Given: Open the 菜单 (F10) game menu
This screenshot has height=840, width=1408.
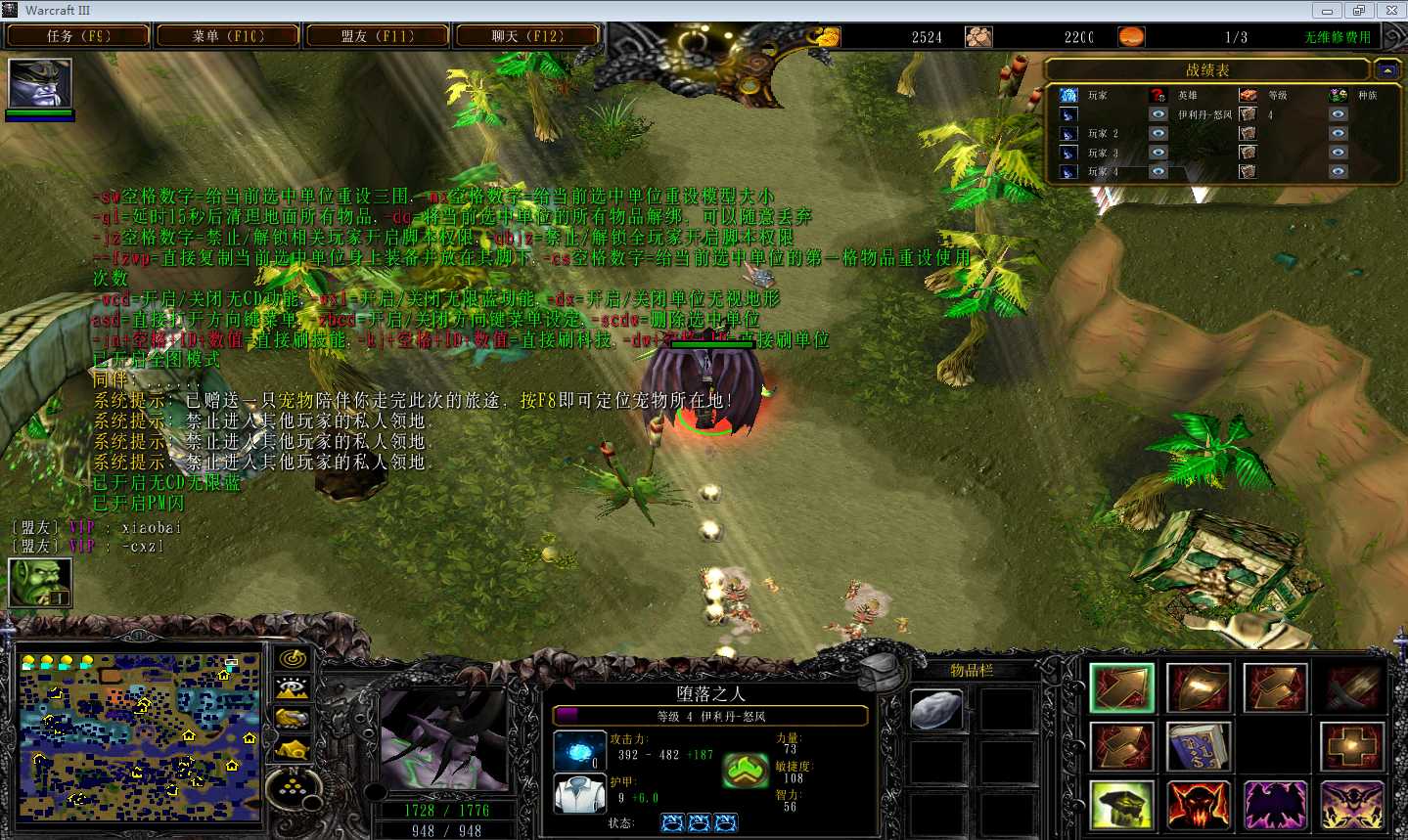Looking at the screenshot, I should pos(227,36).
